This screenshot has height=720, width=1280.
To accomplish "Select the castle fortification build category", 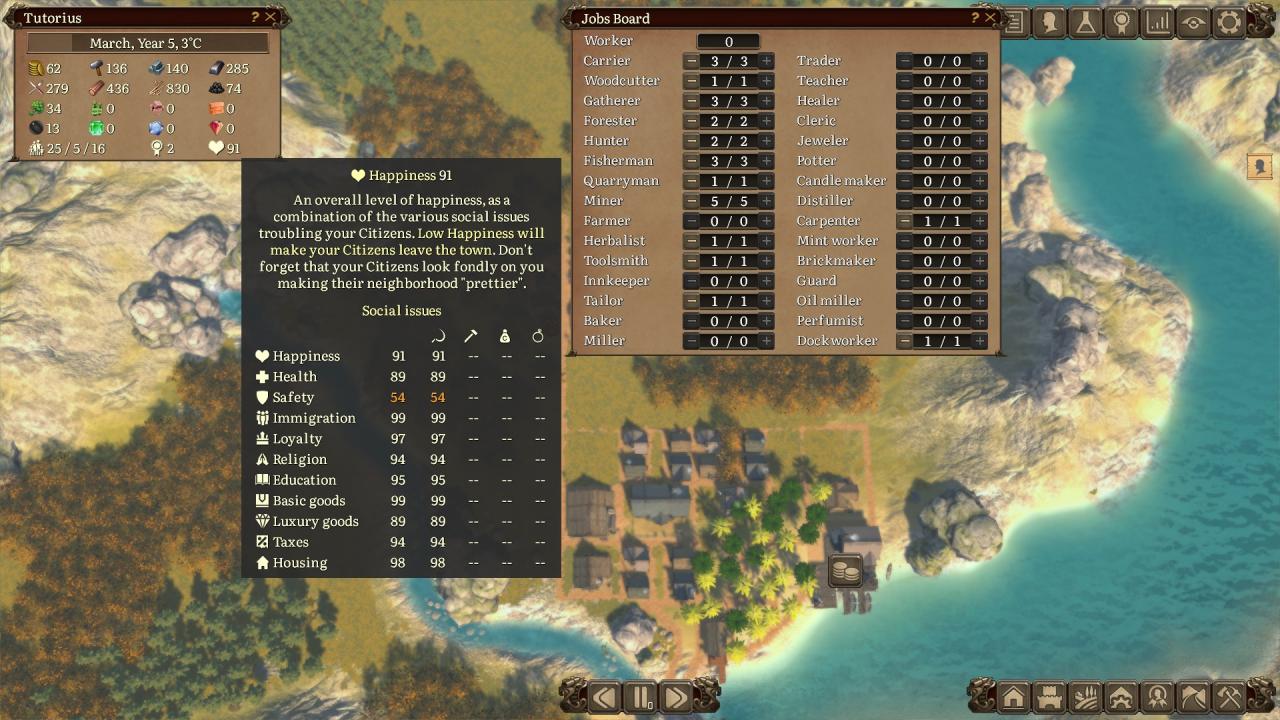I will [1049, 696].
